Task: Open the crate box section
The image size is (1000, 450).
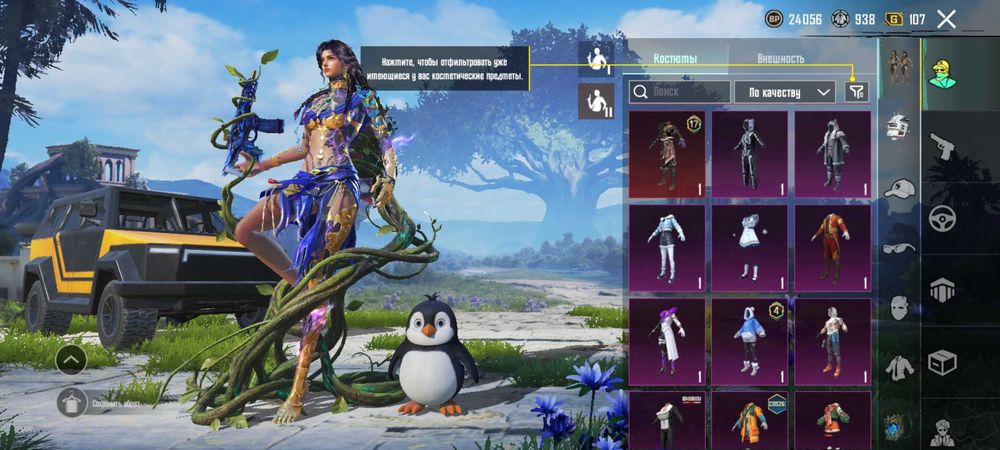Action: [942, 360]
